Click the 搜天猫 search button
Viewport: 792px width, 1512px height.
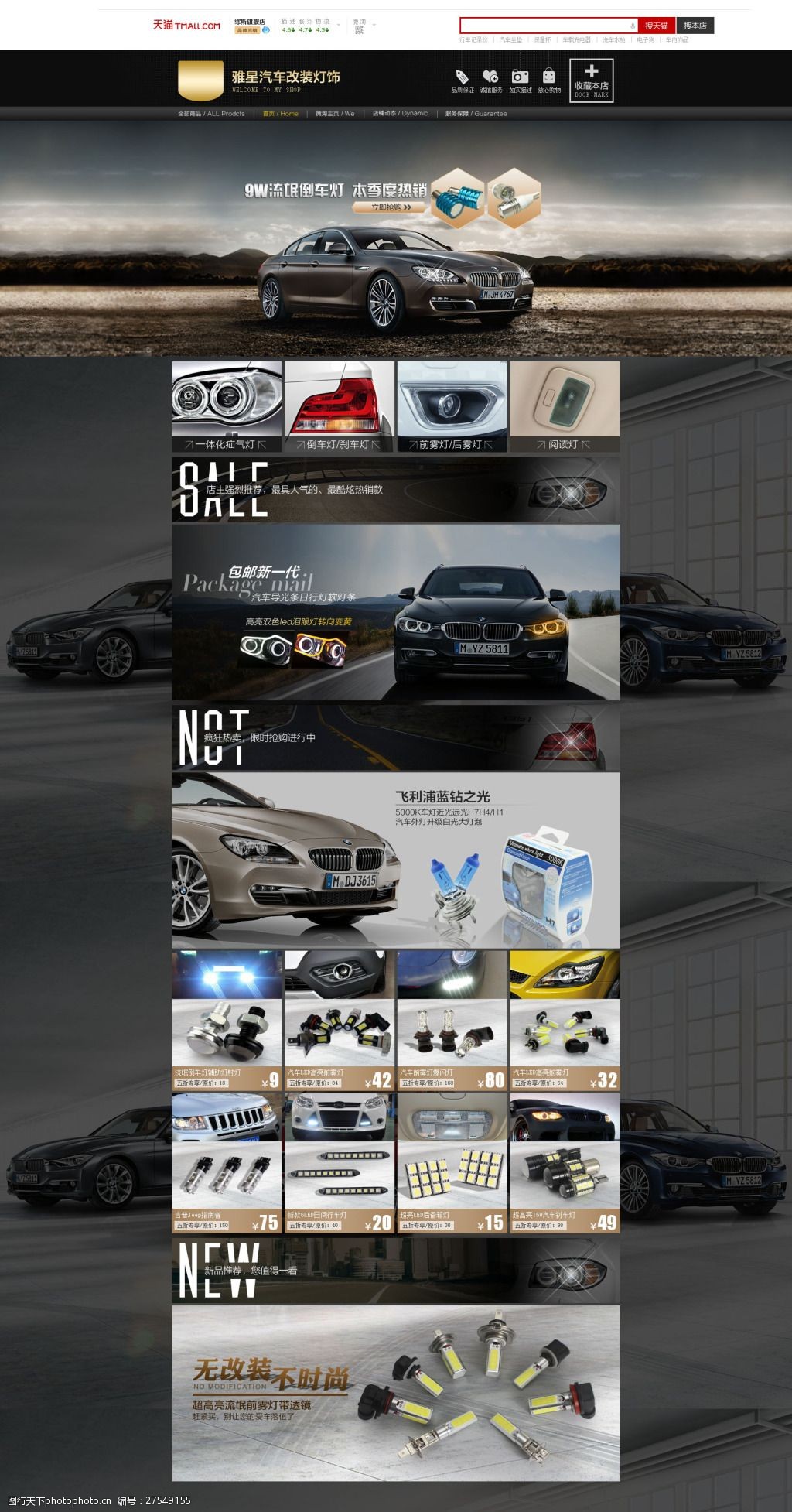pyautogui.click(x=656, y=26)
